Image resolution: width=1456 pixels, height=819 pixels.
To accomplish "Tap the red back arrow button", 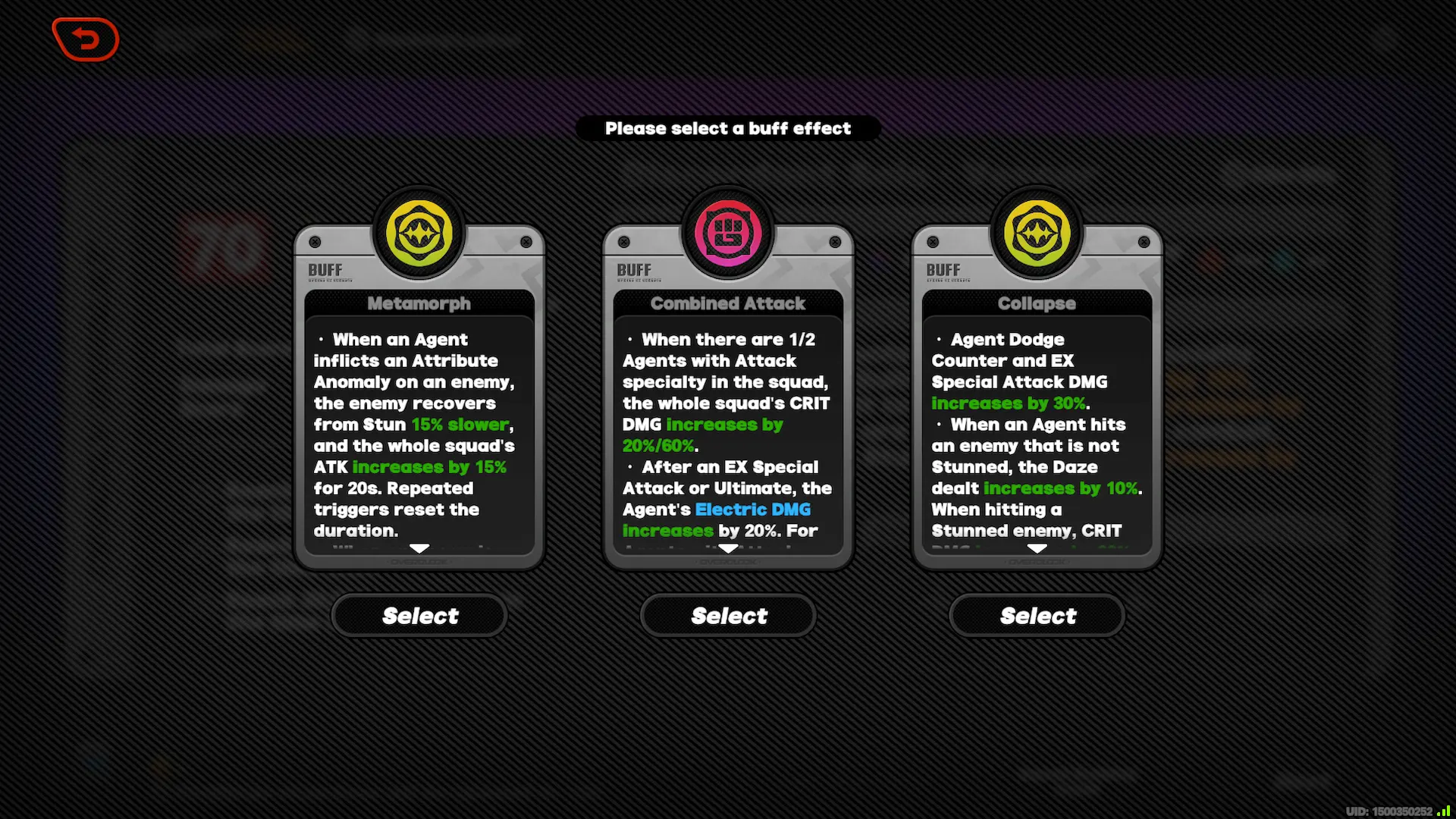I will pos(85,39).
